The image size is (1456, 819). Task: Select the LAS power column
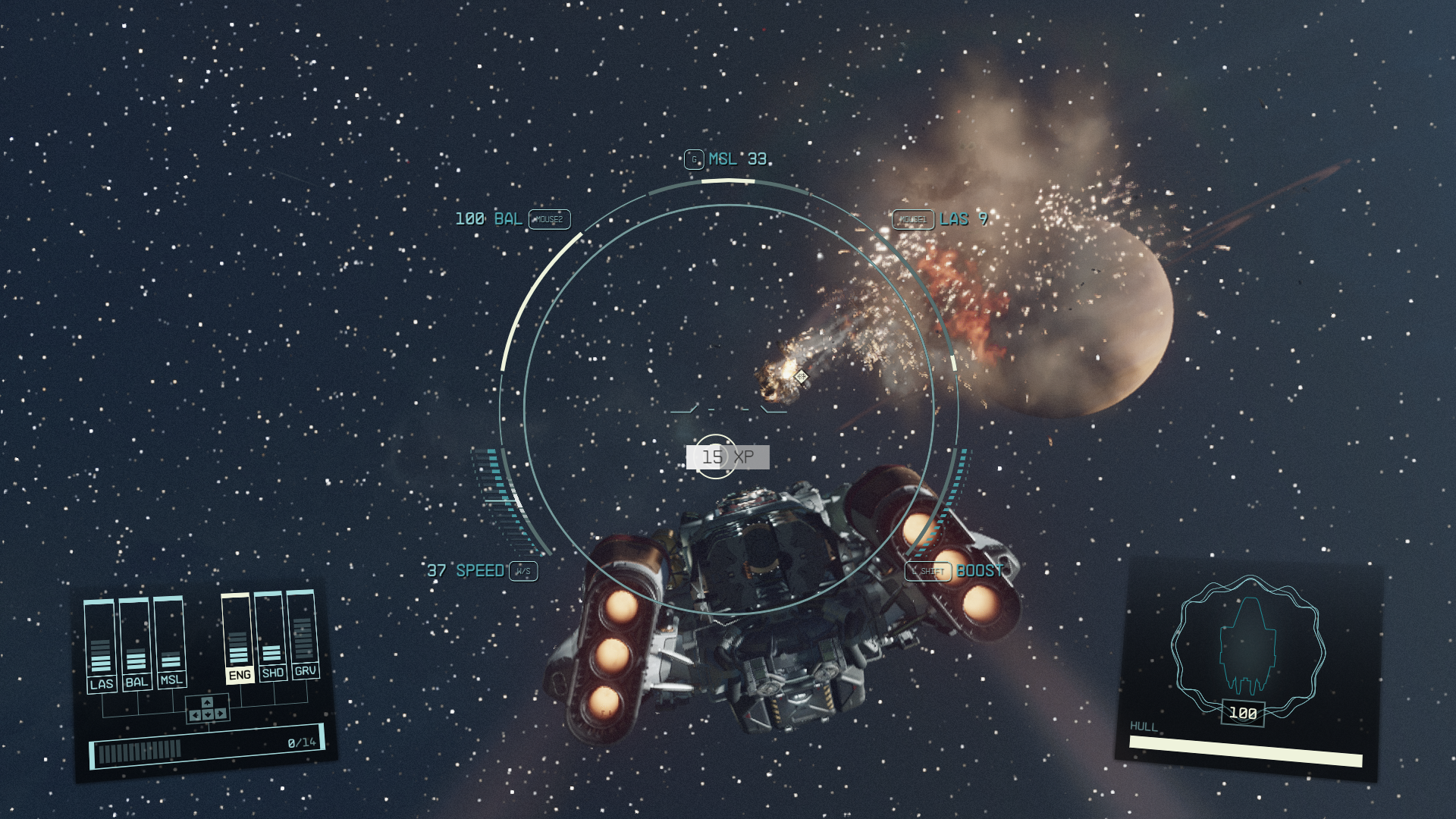[101, 645]
